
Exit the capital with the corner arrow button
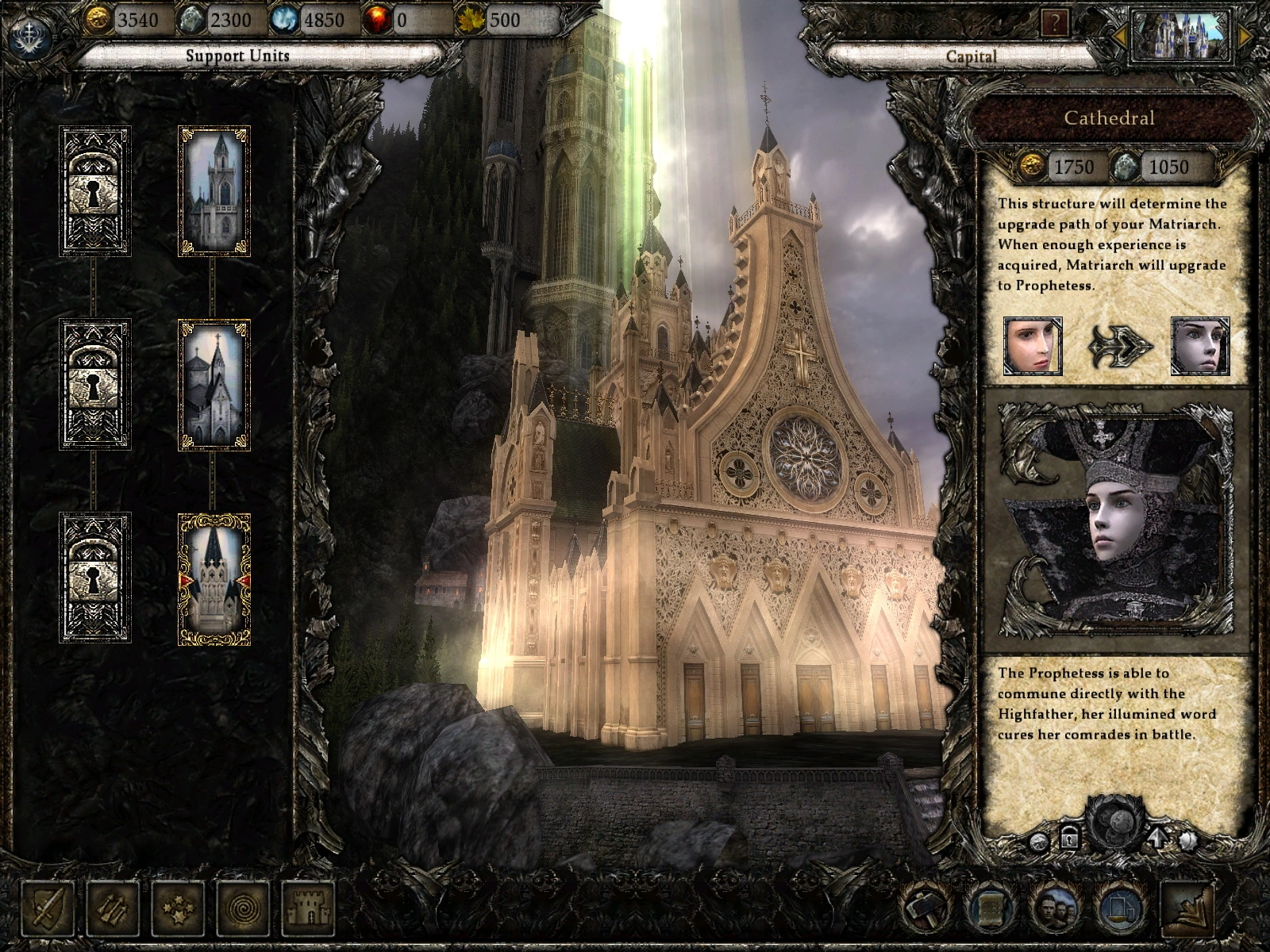(1188, 908)
